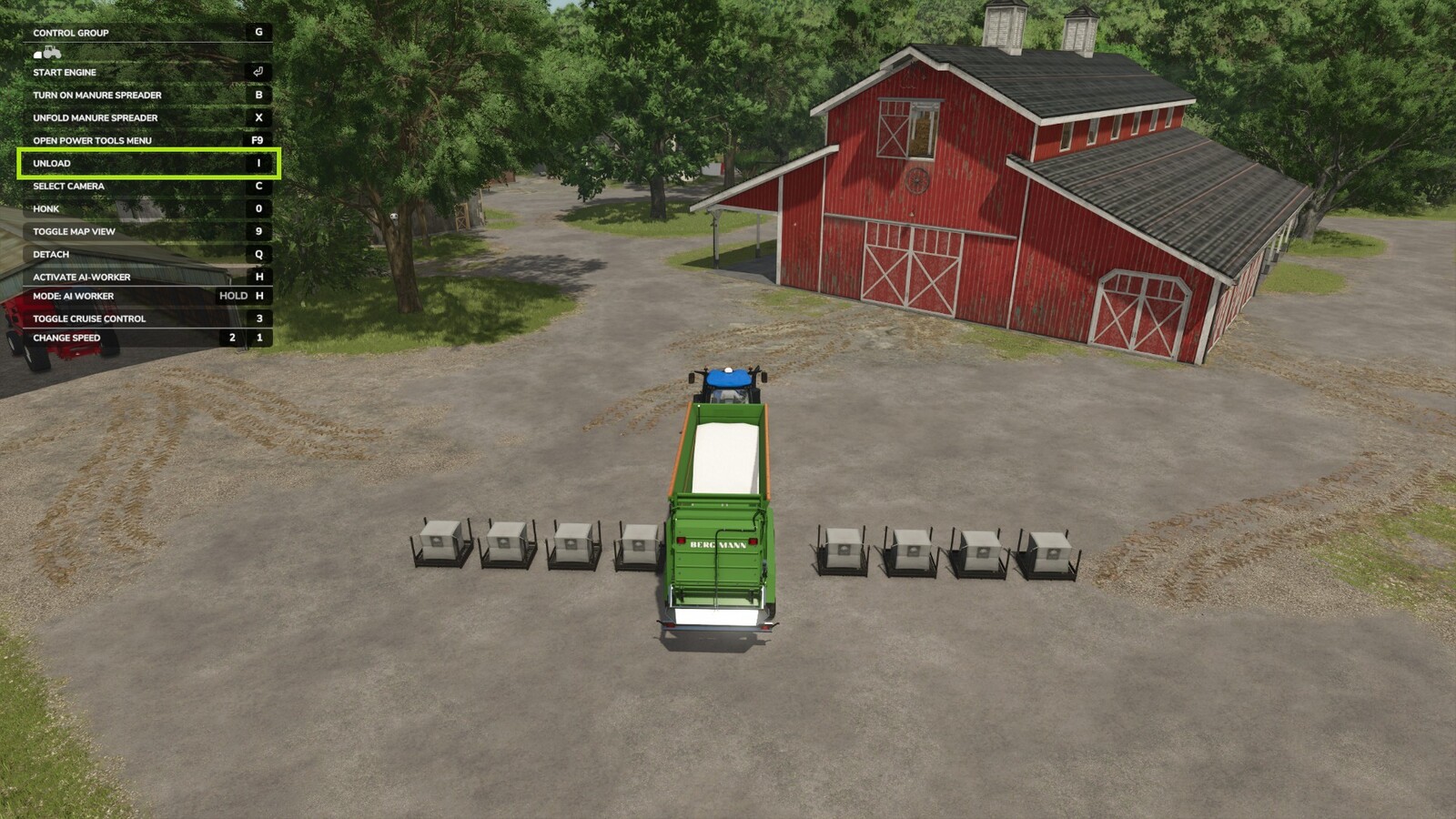Click the 2 option on Change Speed

[x=232, y=338]
